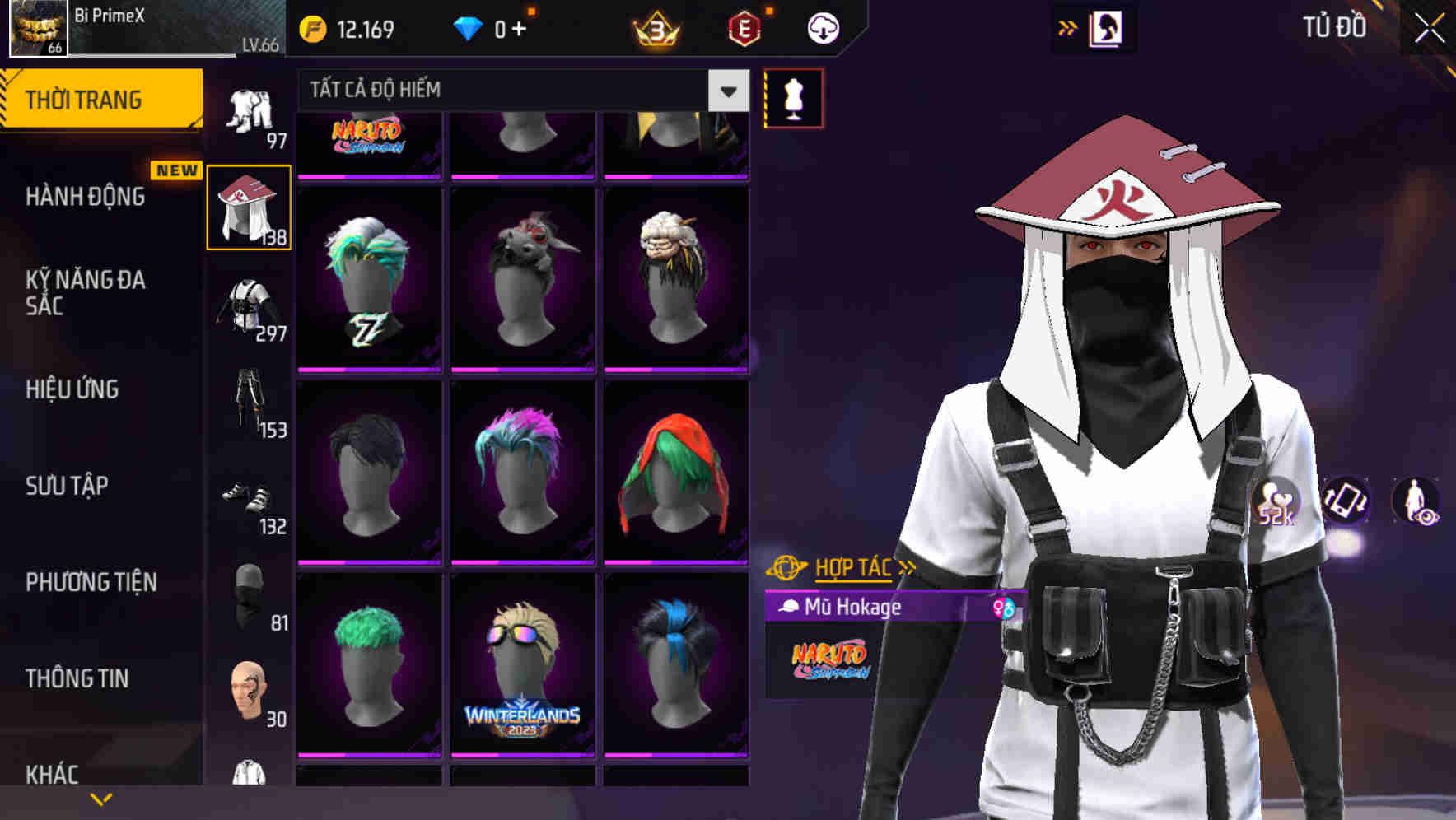Toggle the gender filter on the Mũ Hokage row
This screenshot has height=820, width=1456.
(x=1001, y=607)
